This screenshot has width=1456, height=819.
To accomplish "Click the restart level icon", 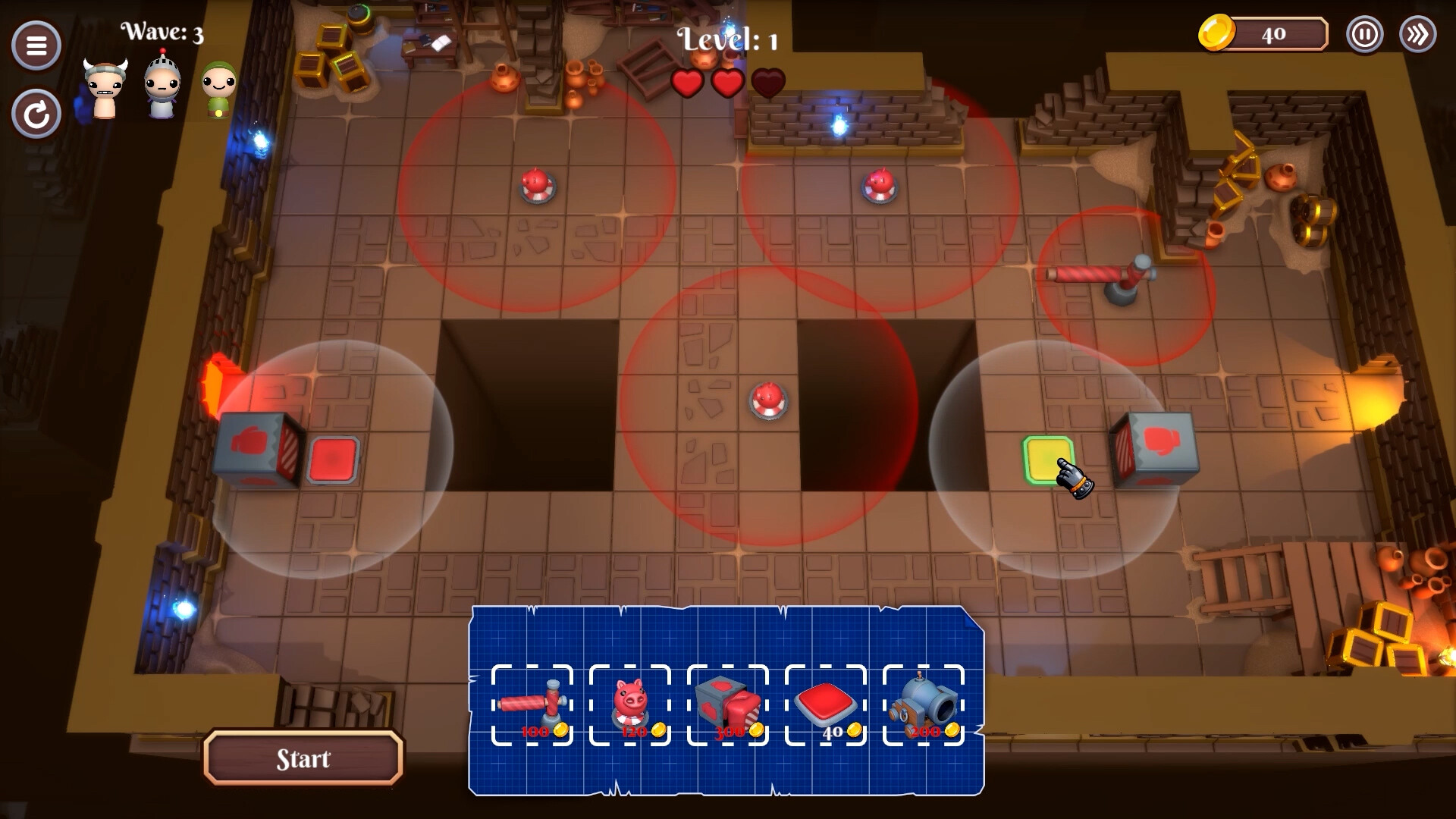I will 36,115.
